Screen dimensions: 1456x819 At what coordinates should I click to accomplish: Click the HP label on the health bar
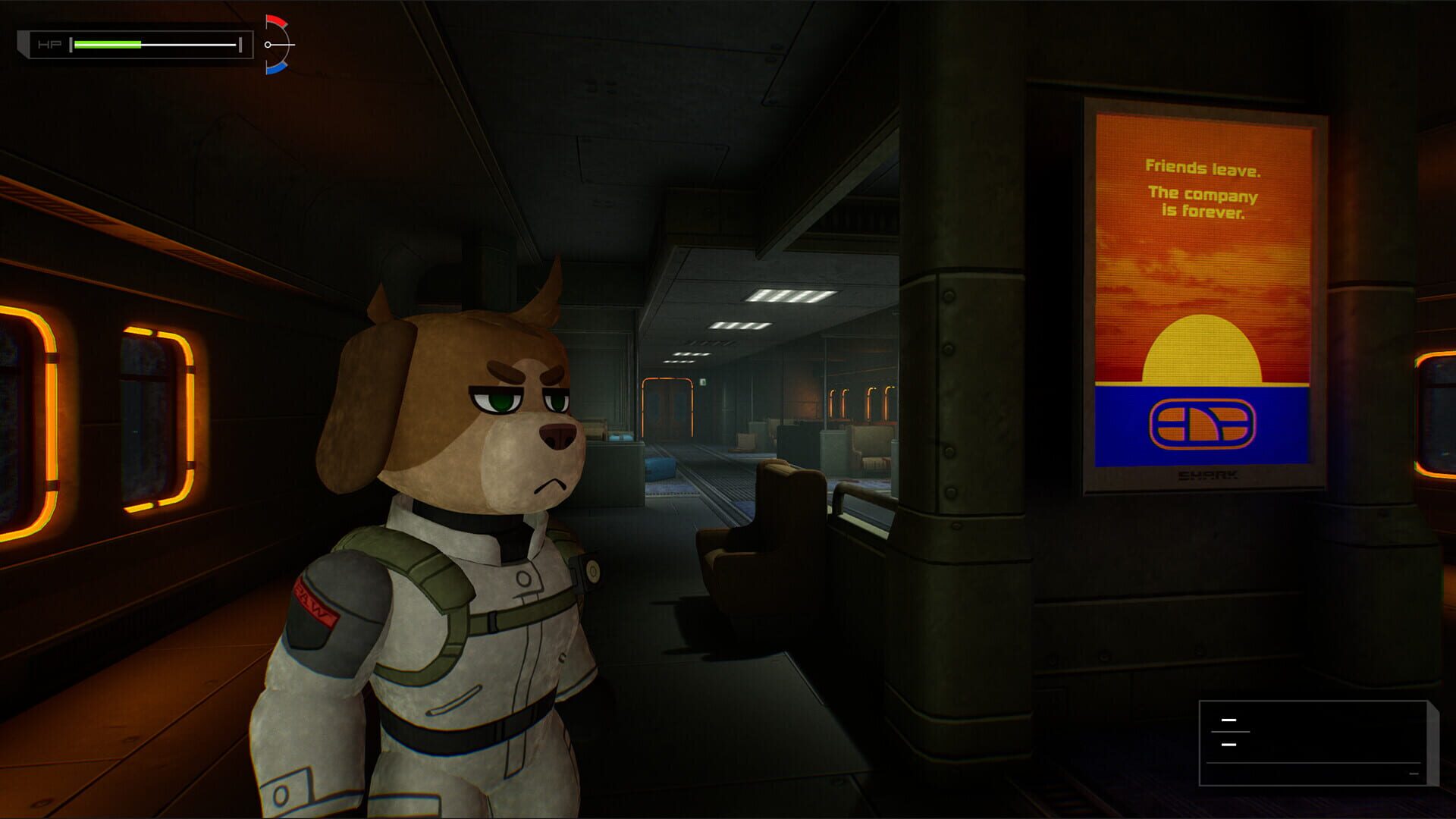click(49, 44)
